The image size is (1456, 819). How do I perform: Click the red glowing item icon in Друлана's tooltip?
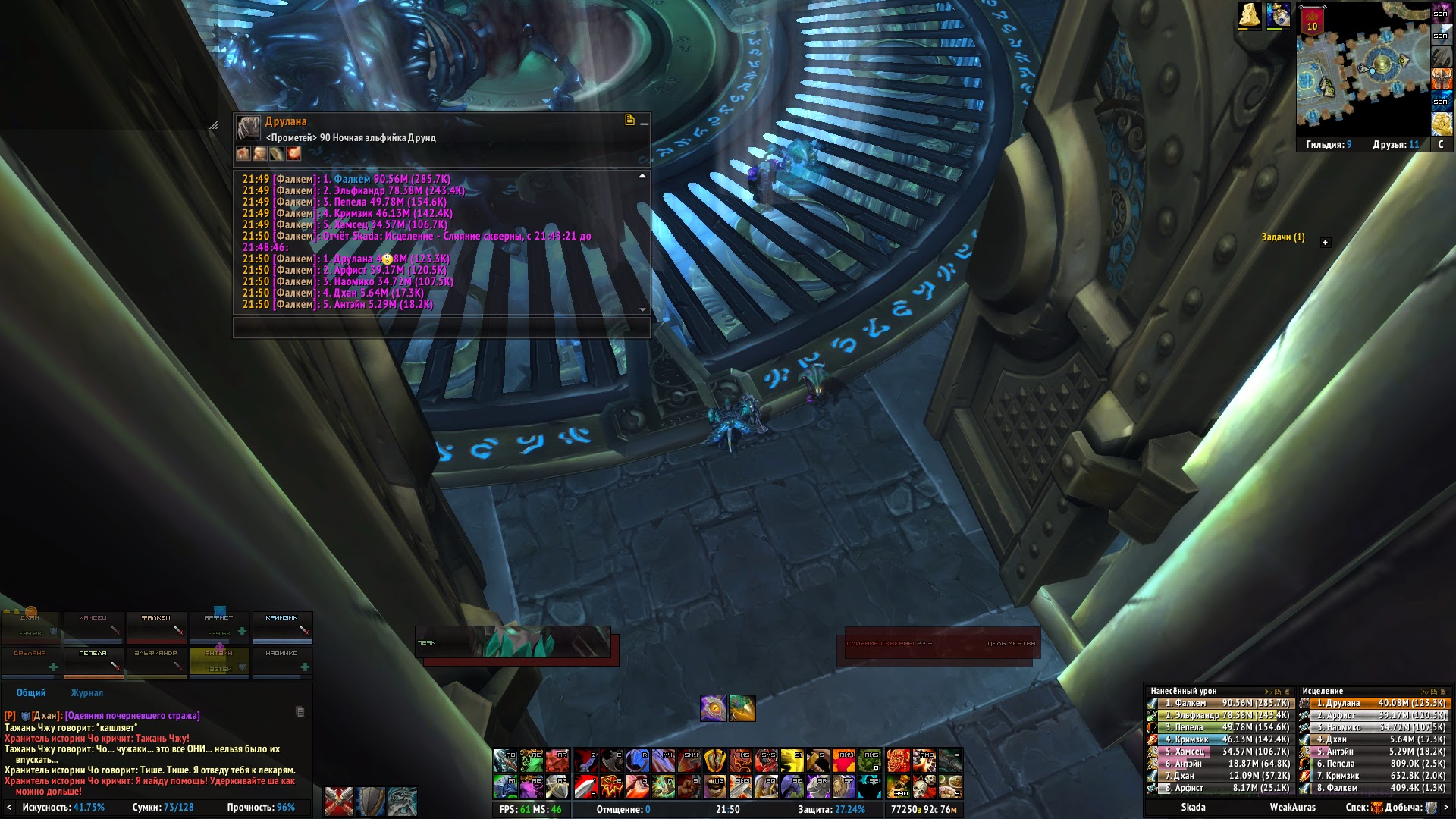[x=294, y=154]
